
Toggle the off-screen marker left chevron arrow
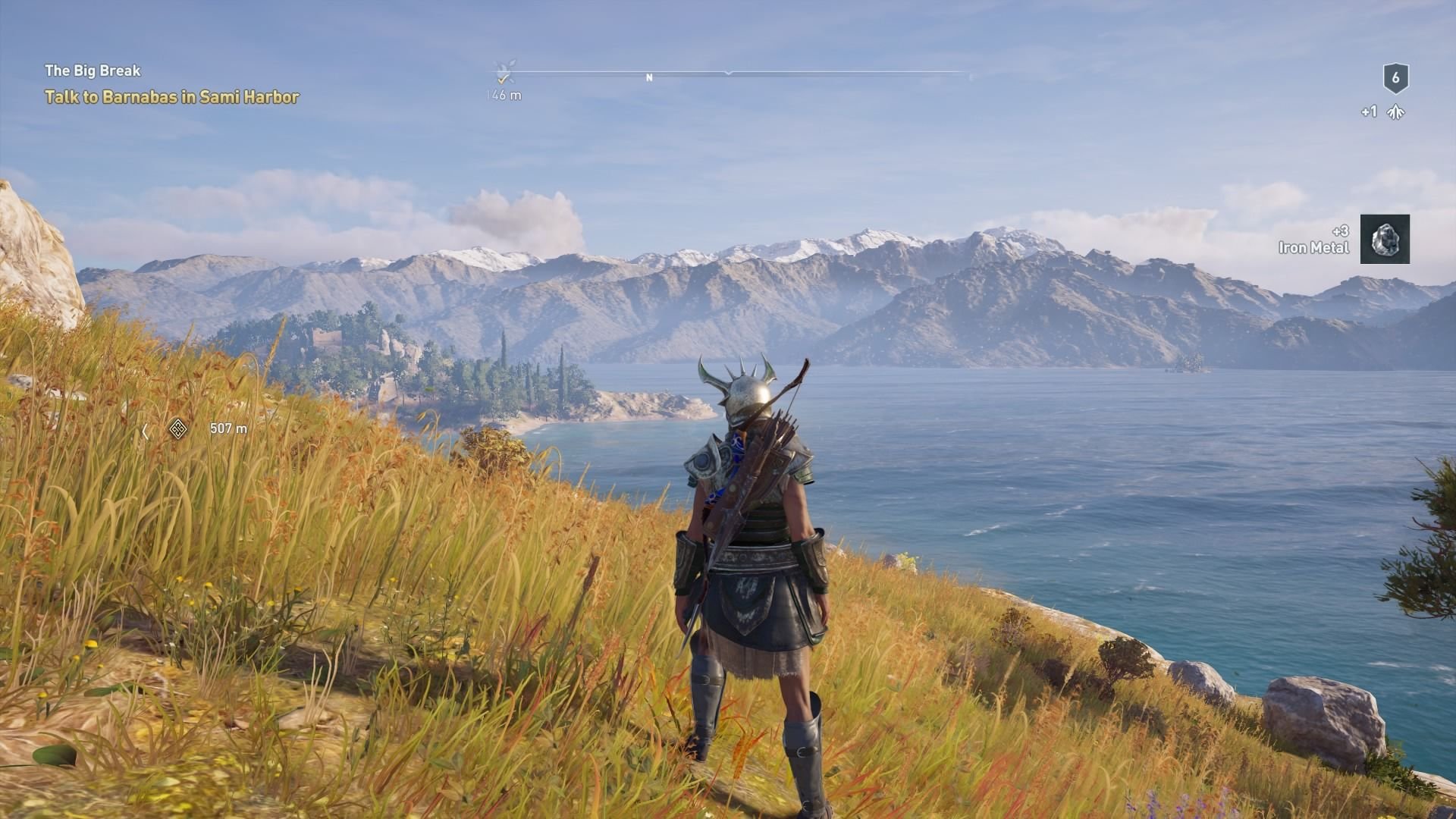pyautogui.click(x=144, y=429)
